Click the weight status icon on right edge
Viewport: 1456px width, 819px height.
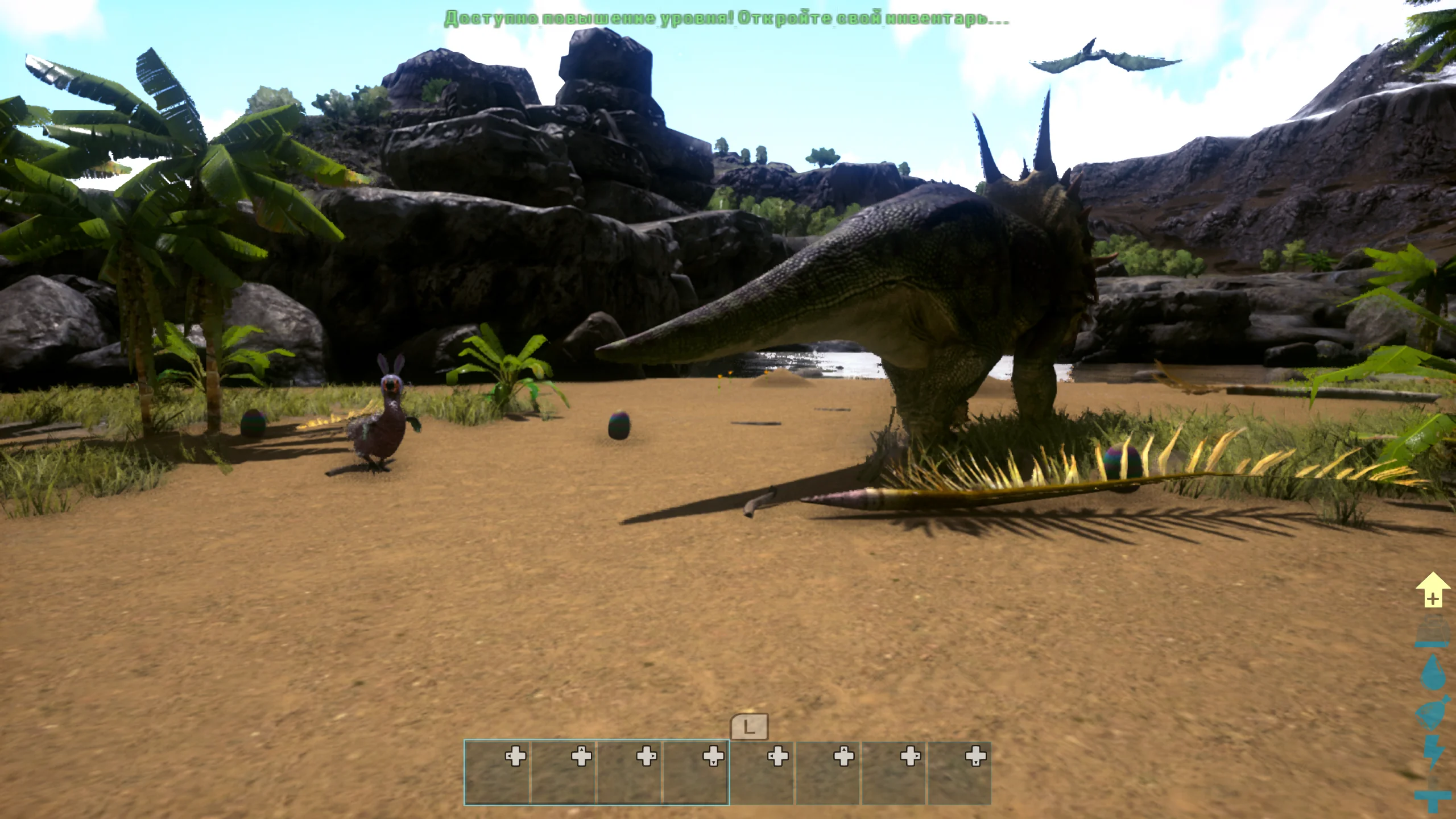point(1432,628)
